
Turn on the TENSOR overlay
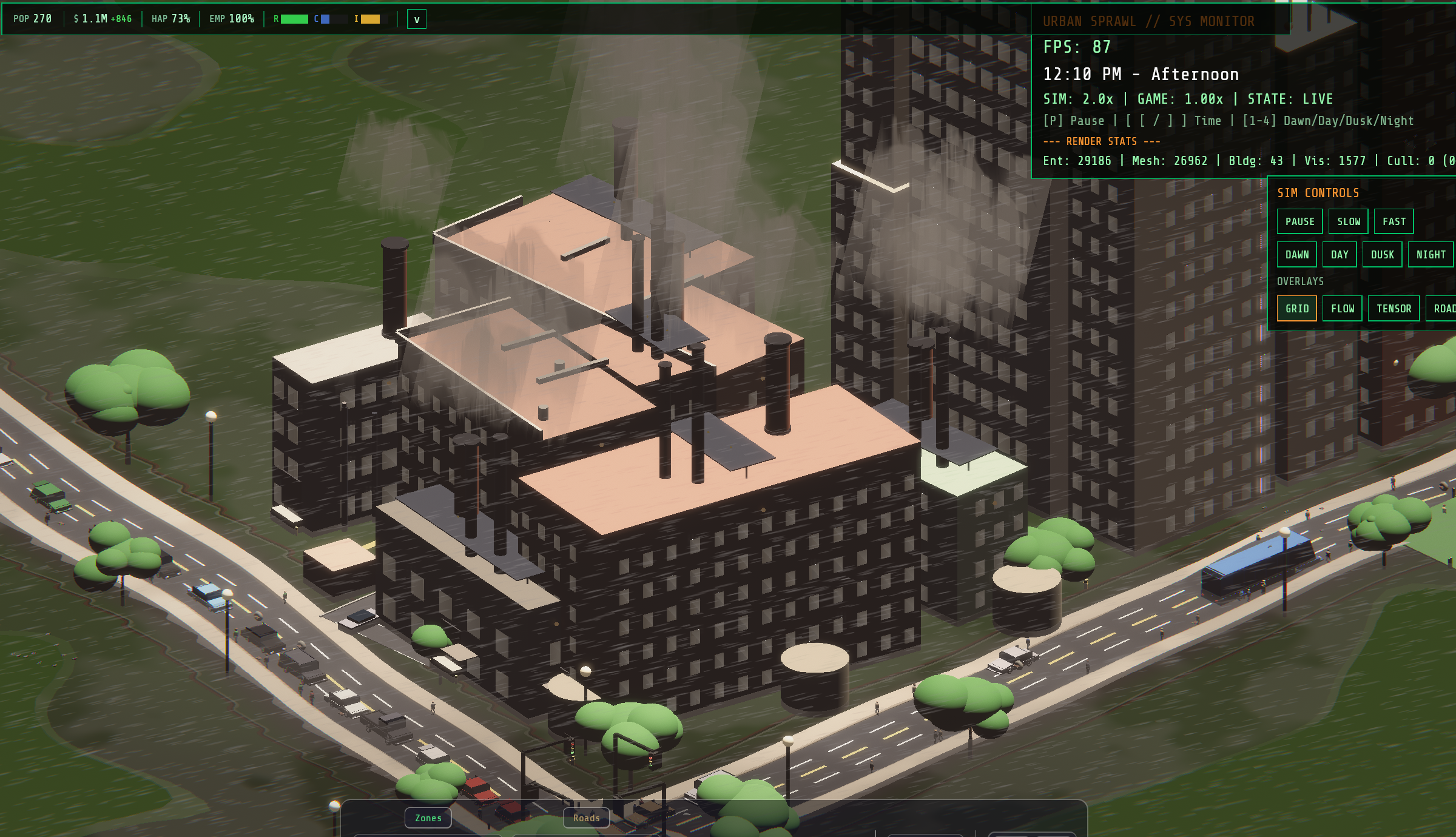(1394, 308)
